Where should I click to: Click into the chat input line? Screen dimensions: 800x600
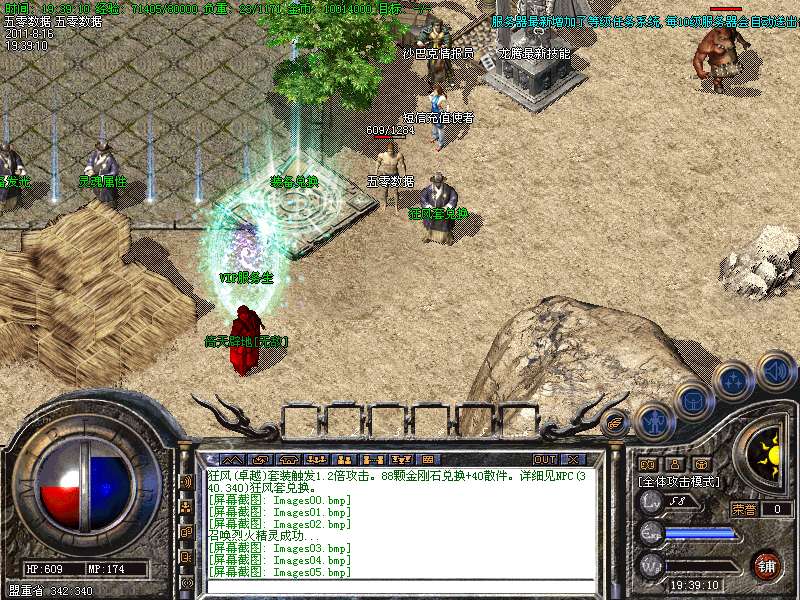tap(400, 585)
